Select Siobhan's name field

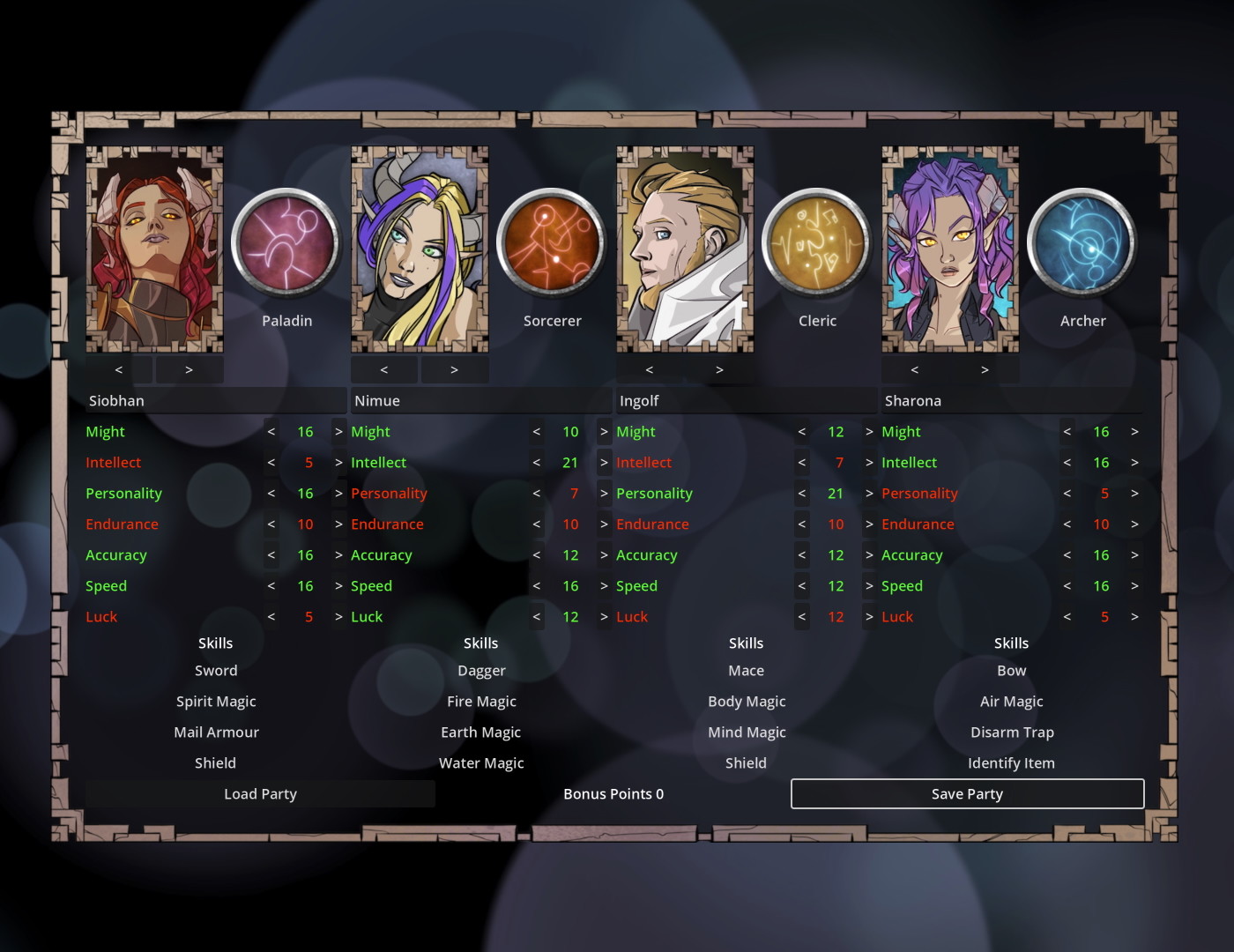point(215,400)
